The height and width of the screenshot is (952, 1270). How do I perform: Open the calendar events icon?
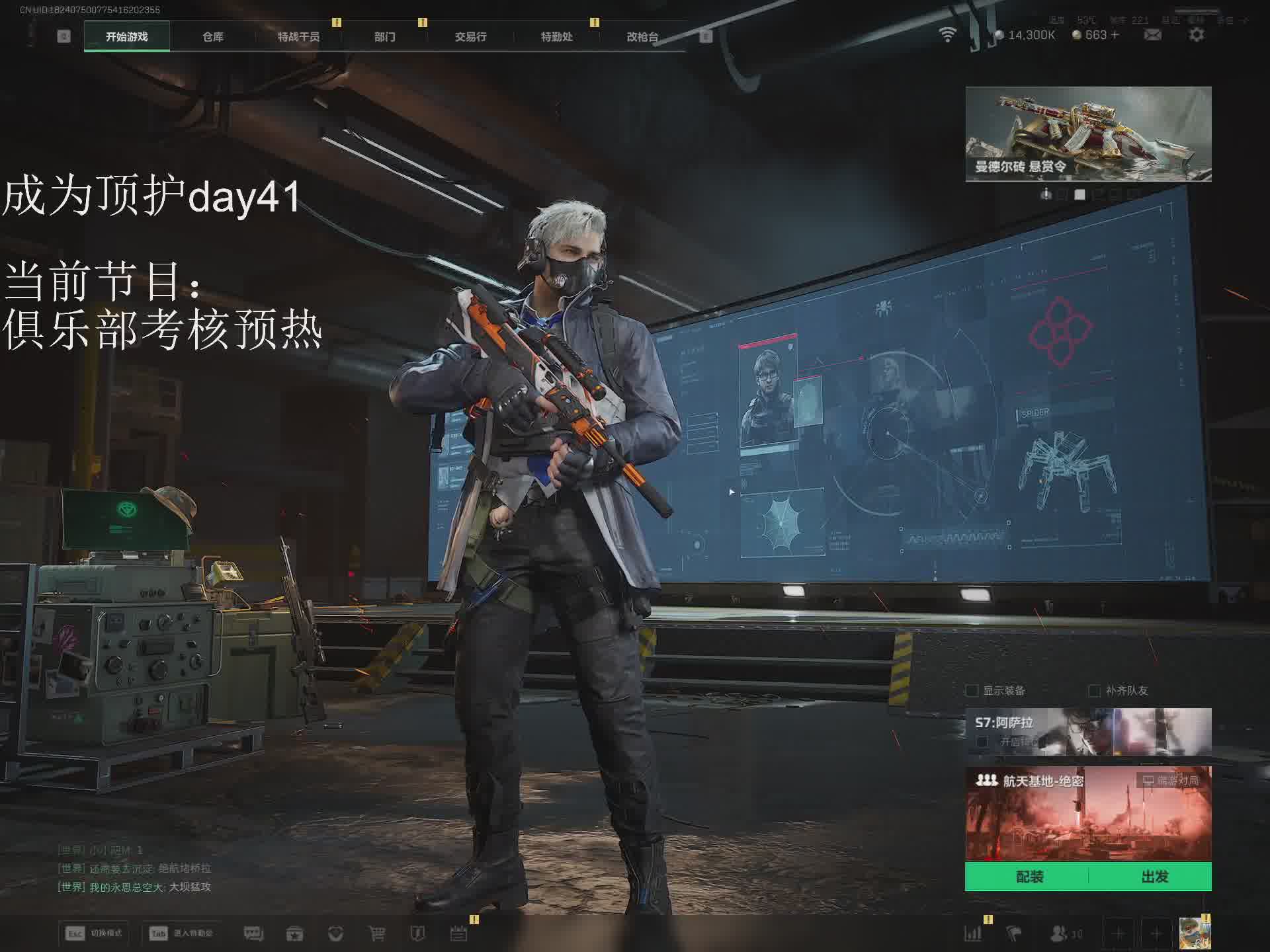tap(458, 933)
